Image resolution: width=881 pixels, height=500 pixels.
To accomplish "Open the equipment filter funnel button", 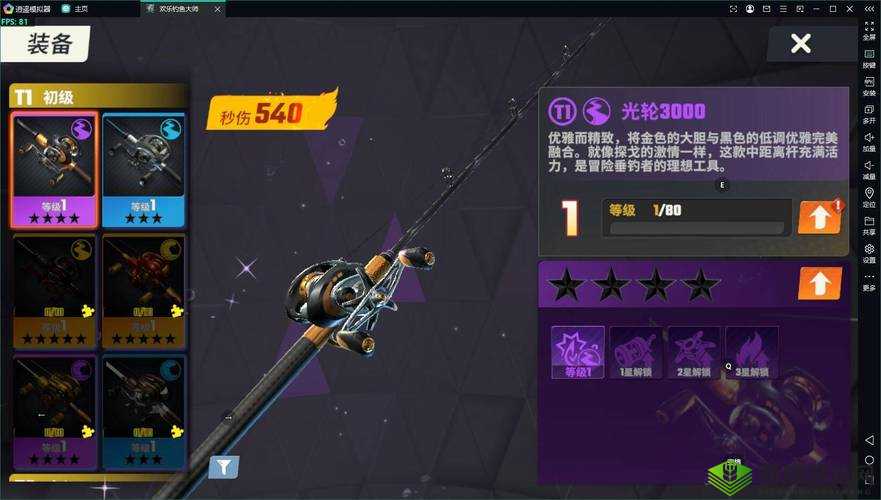I will [223, 465].
